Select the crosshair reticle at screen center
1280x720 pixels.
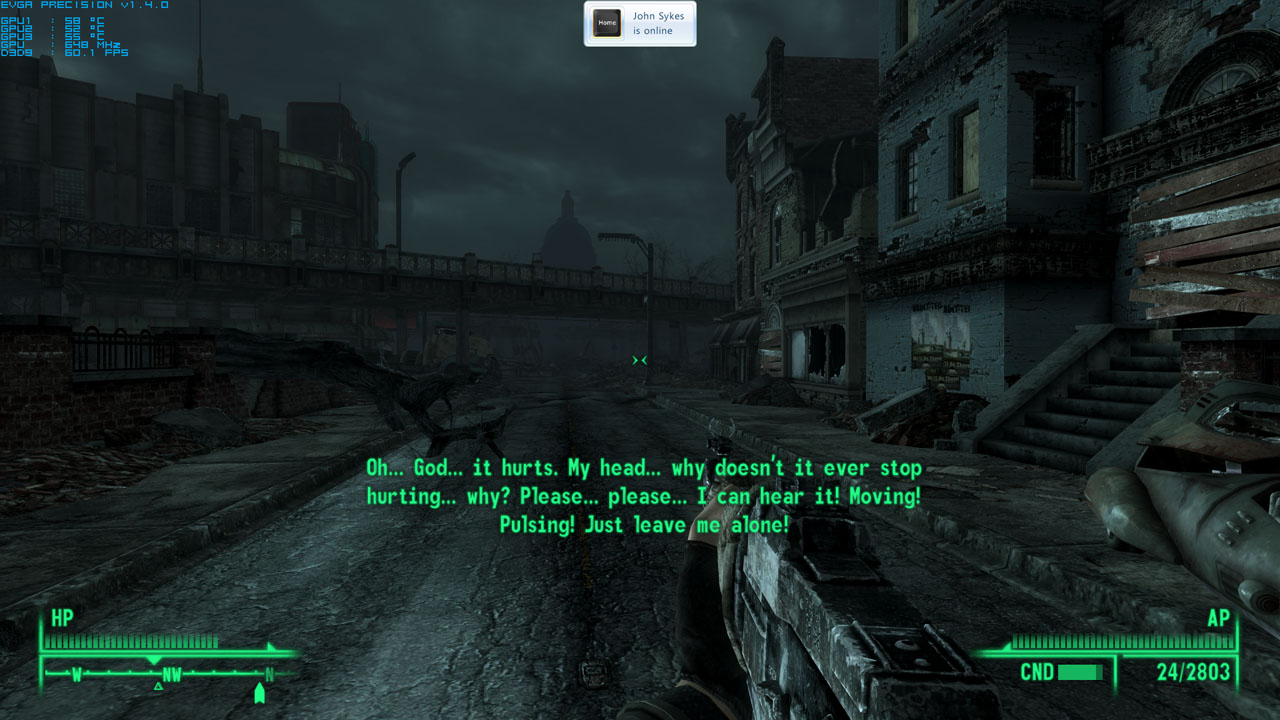tap(640, 360)
